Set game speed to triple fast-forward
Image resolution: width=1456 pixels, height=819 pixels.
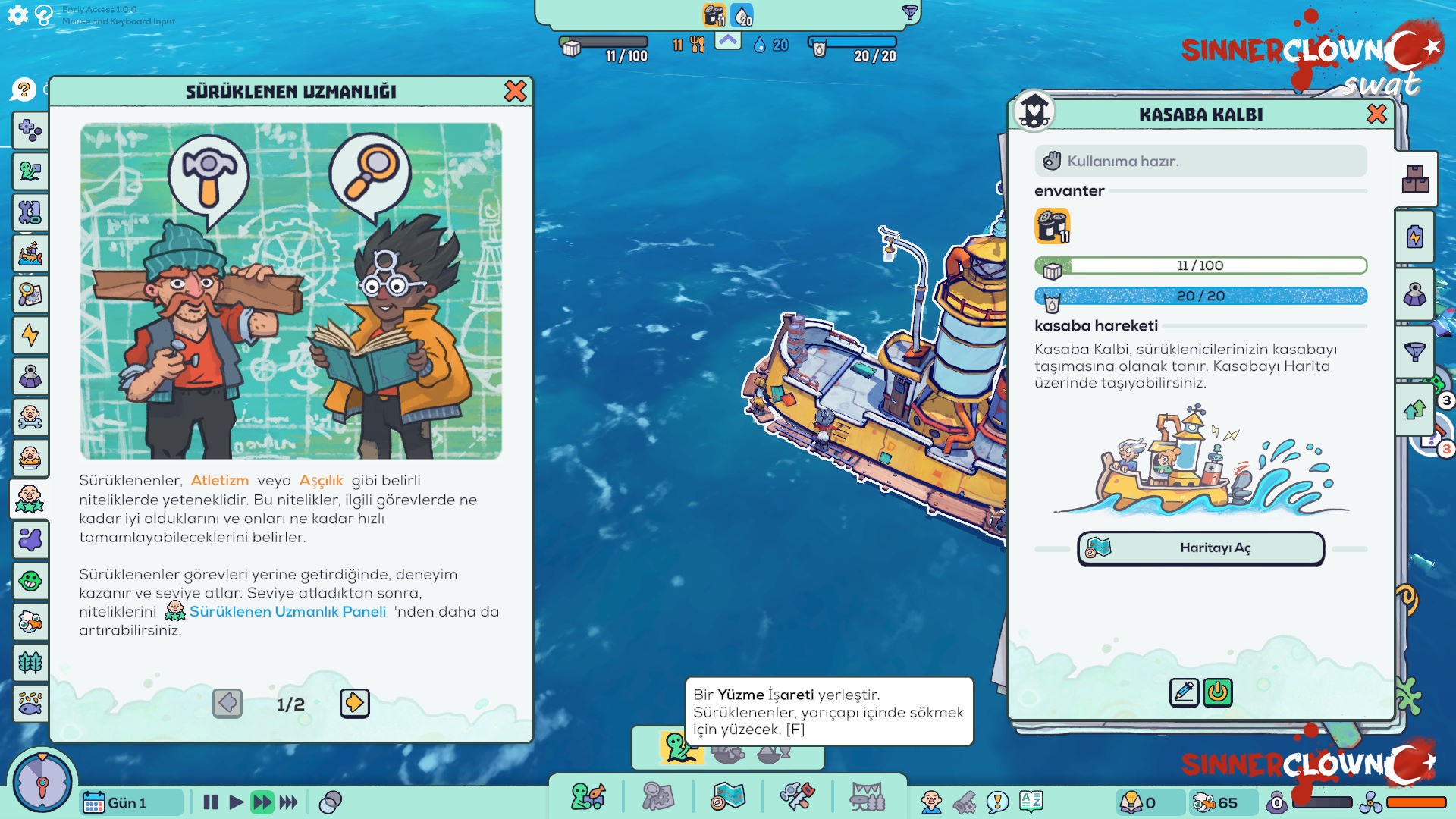289,802
